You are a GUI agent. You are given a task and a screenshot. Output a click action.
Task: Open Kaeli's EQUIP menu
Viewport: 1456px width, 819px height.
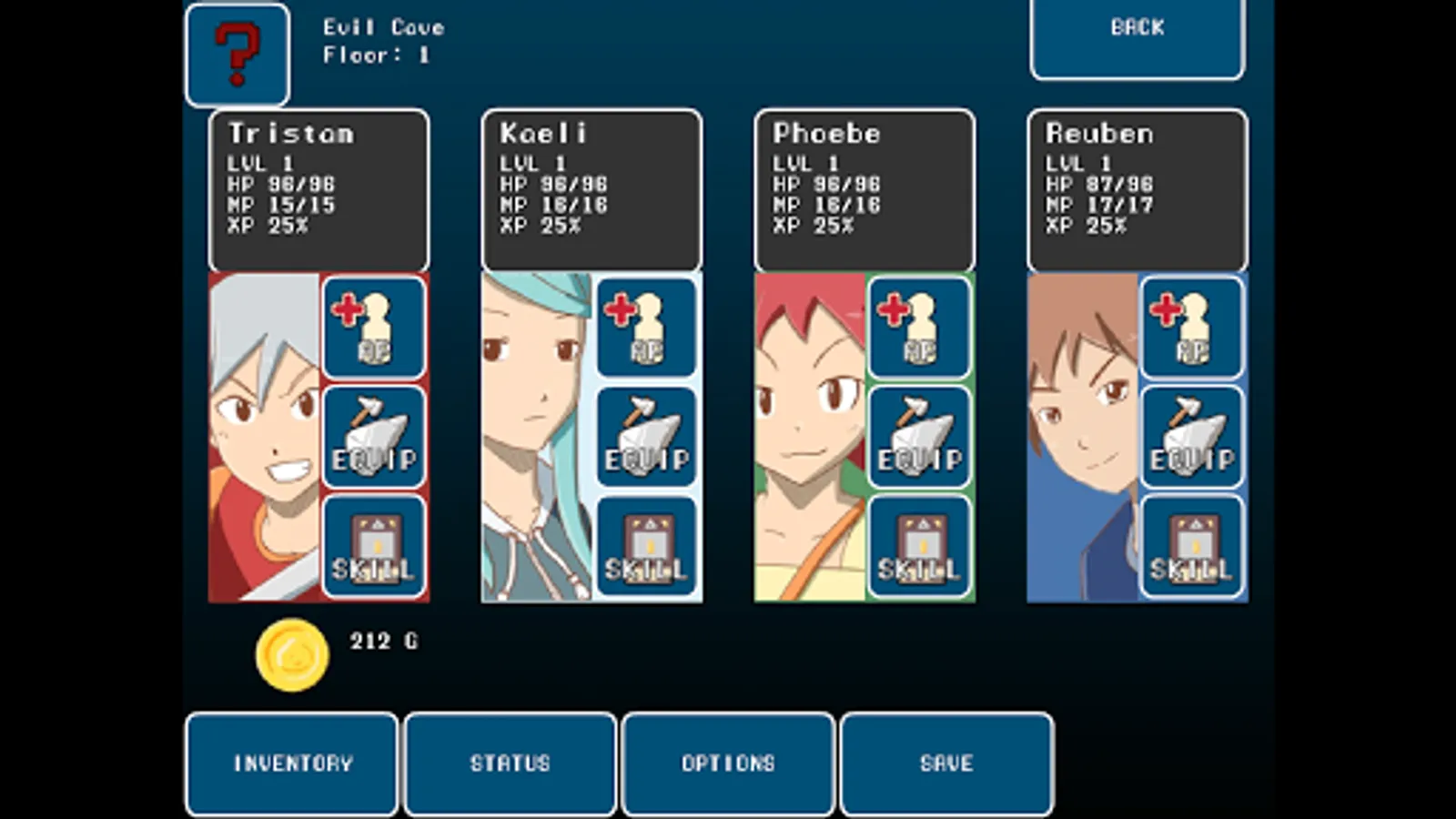646,438
